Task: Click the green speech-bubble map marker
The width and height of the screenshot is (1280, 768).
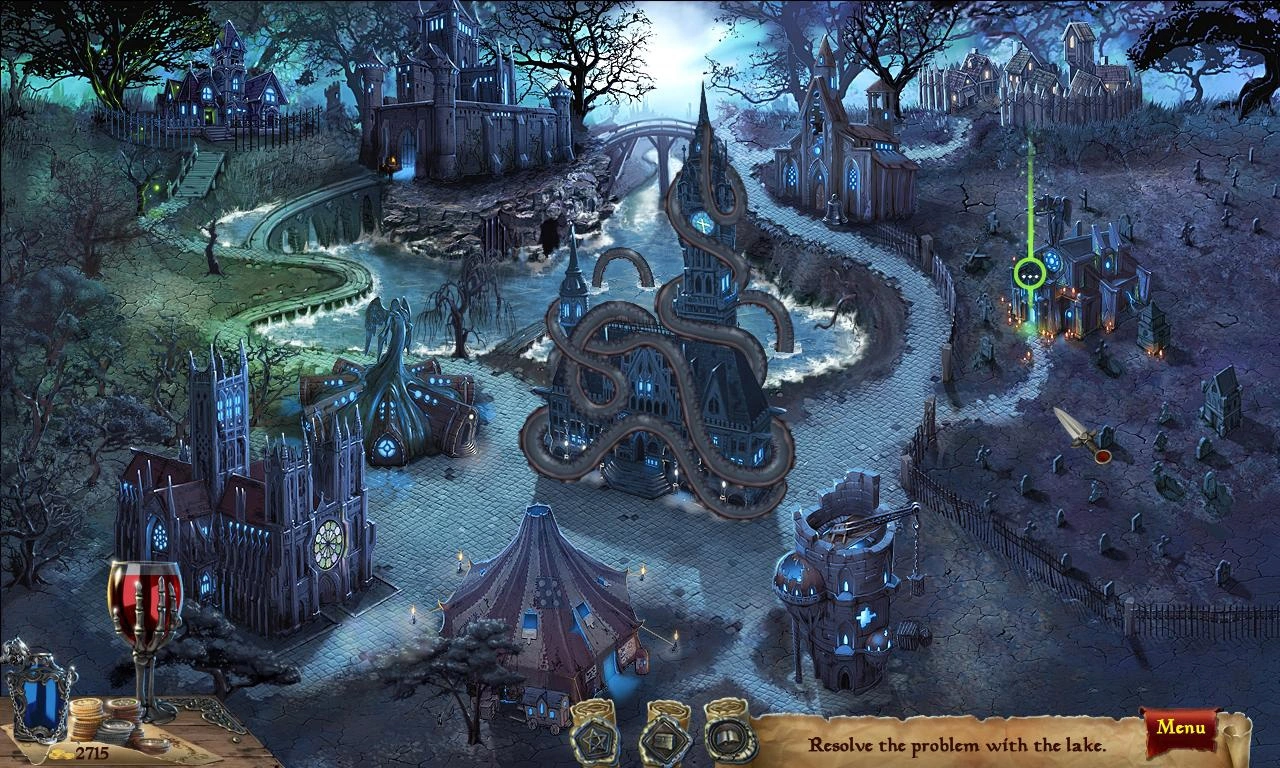Action: point(1029,272)
